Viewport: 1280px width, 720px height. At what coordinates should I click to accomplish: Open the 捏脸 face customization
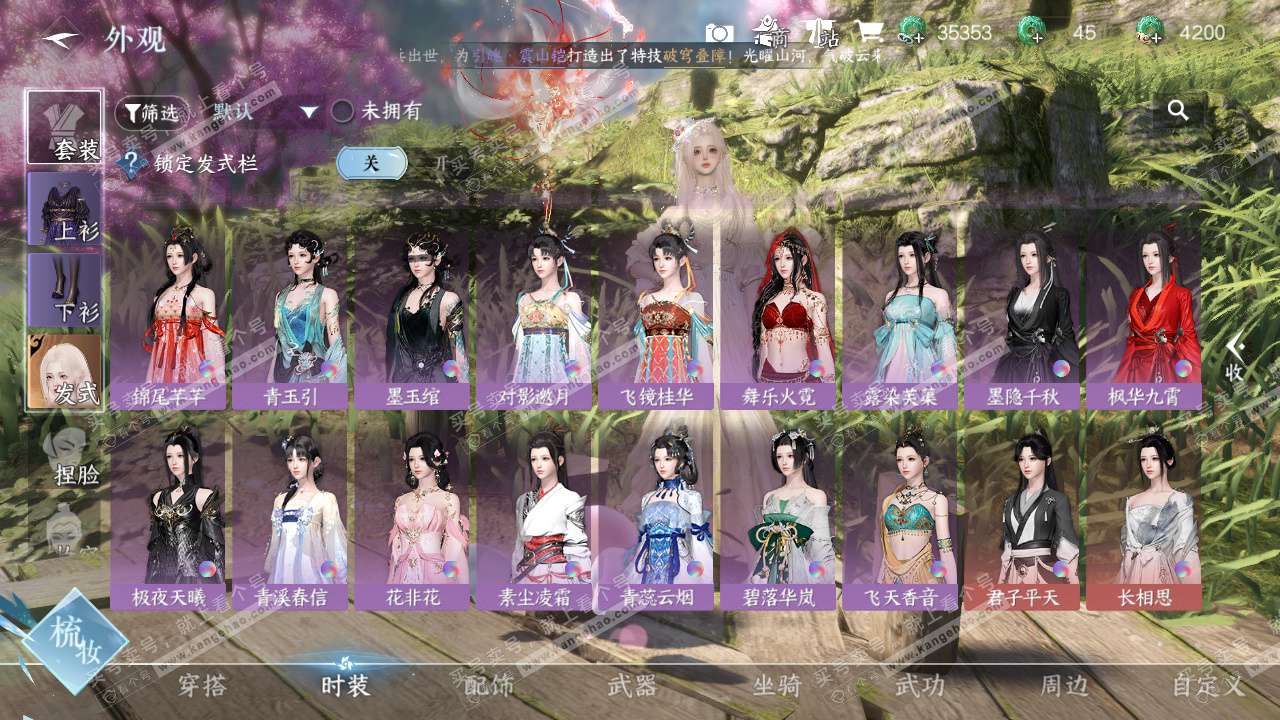pyautogui.click(x=70, y=456)
